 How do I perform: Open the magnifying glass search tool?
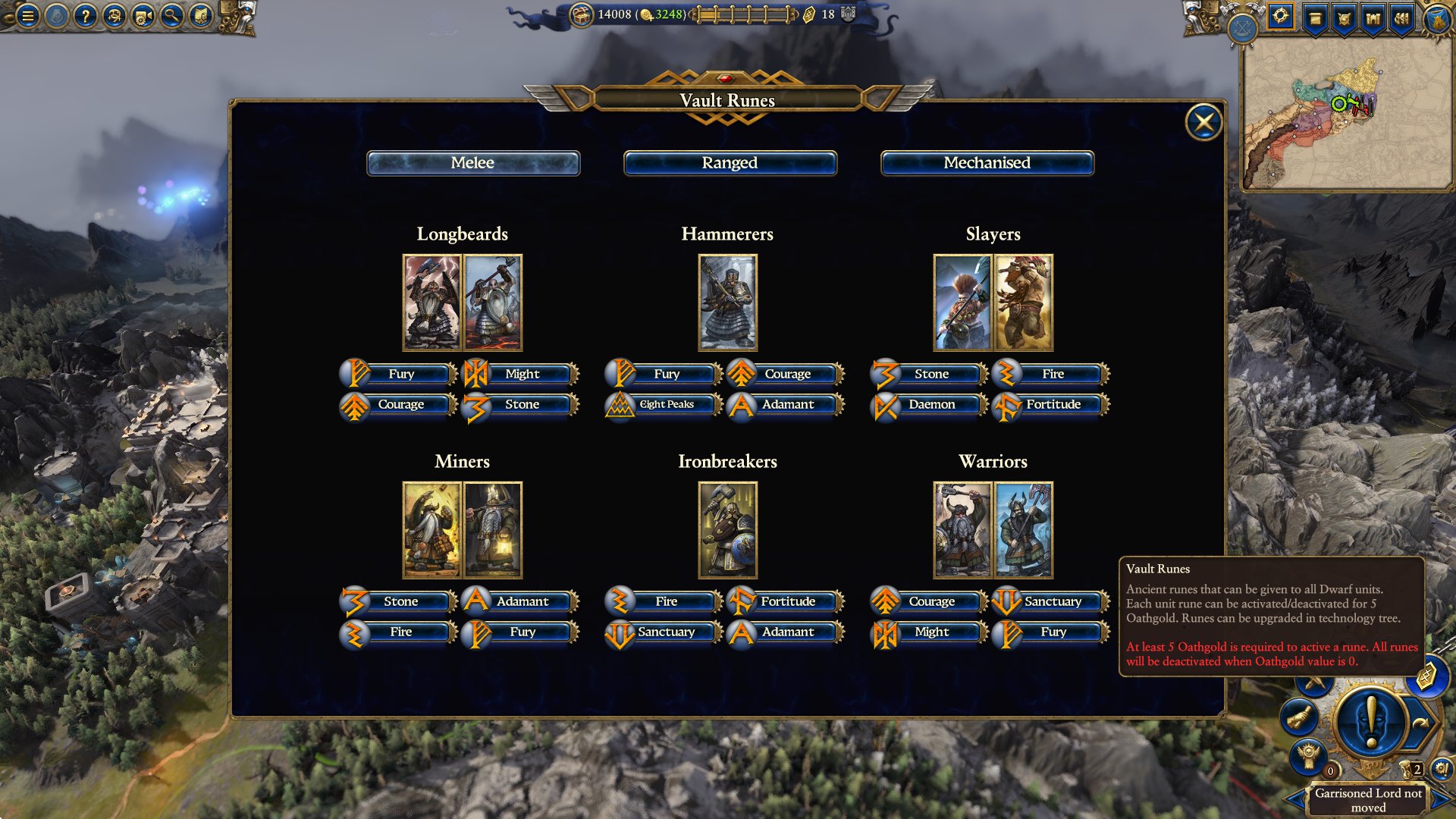click(171, 17)
